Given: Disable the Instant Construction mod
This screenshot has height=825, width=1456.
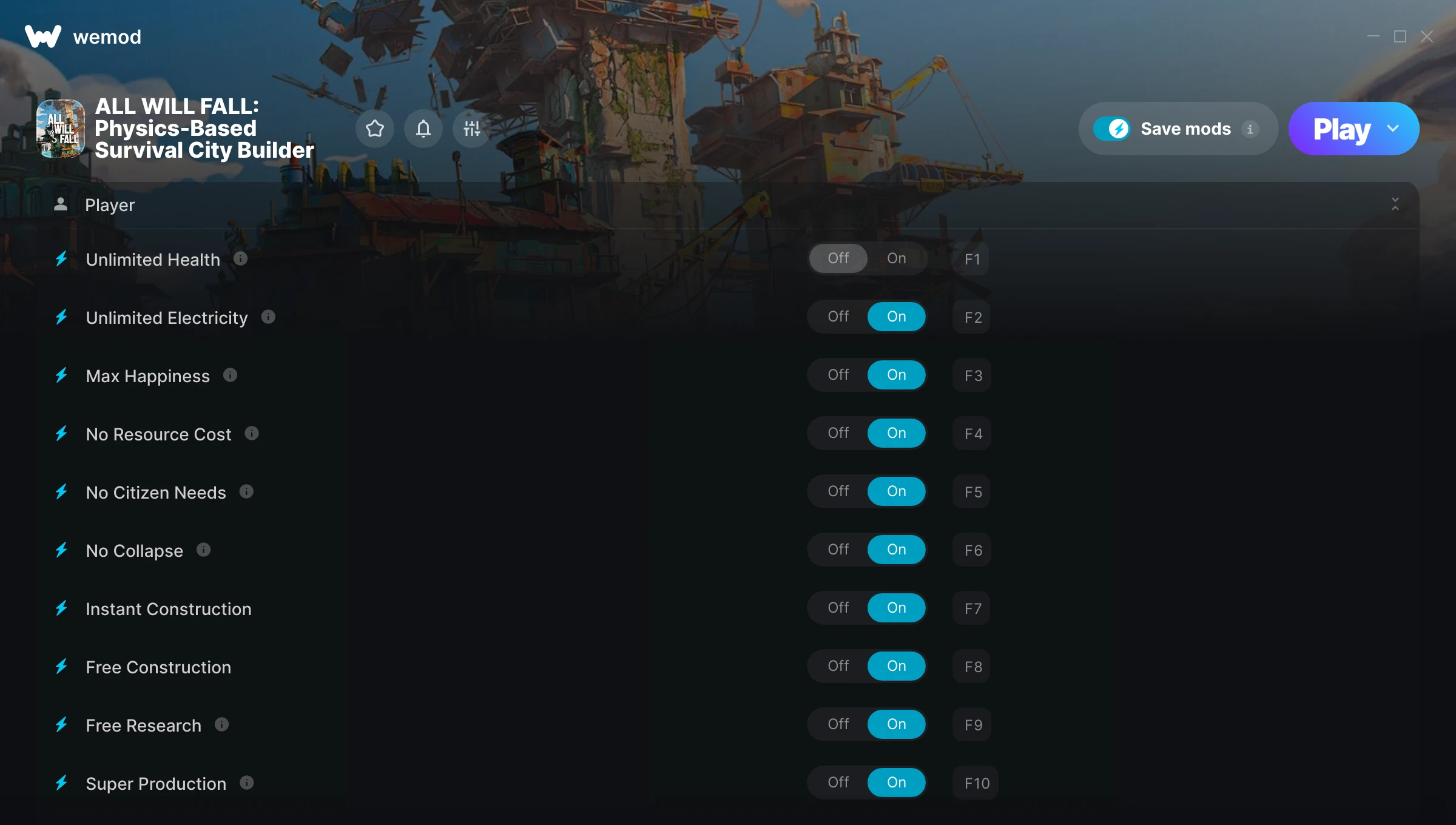Looking at the screenshot, I should [838, 607].
